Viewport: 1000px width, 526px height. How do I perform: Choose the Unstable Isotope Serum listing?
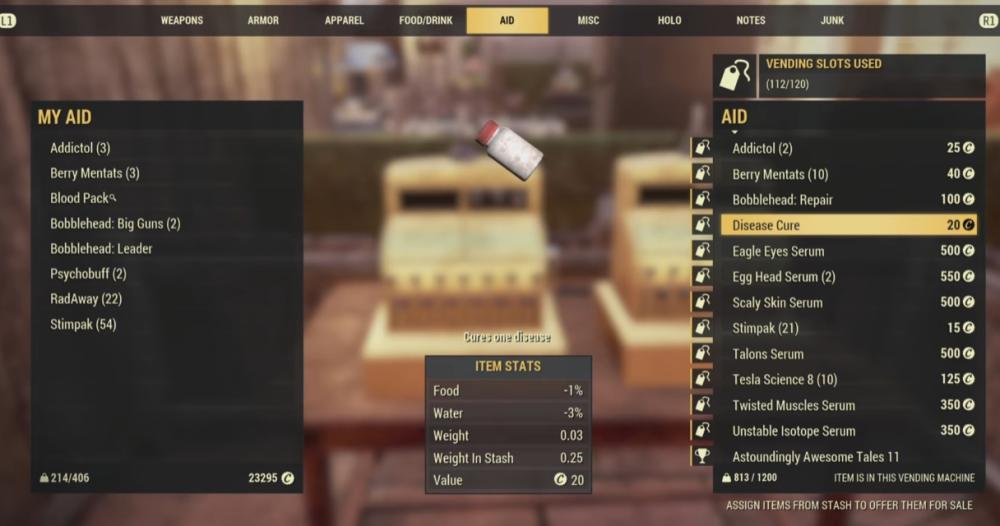click(793, 431)
